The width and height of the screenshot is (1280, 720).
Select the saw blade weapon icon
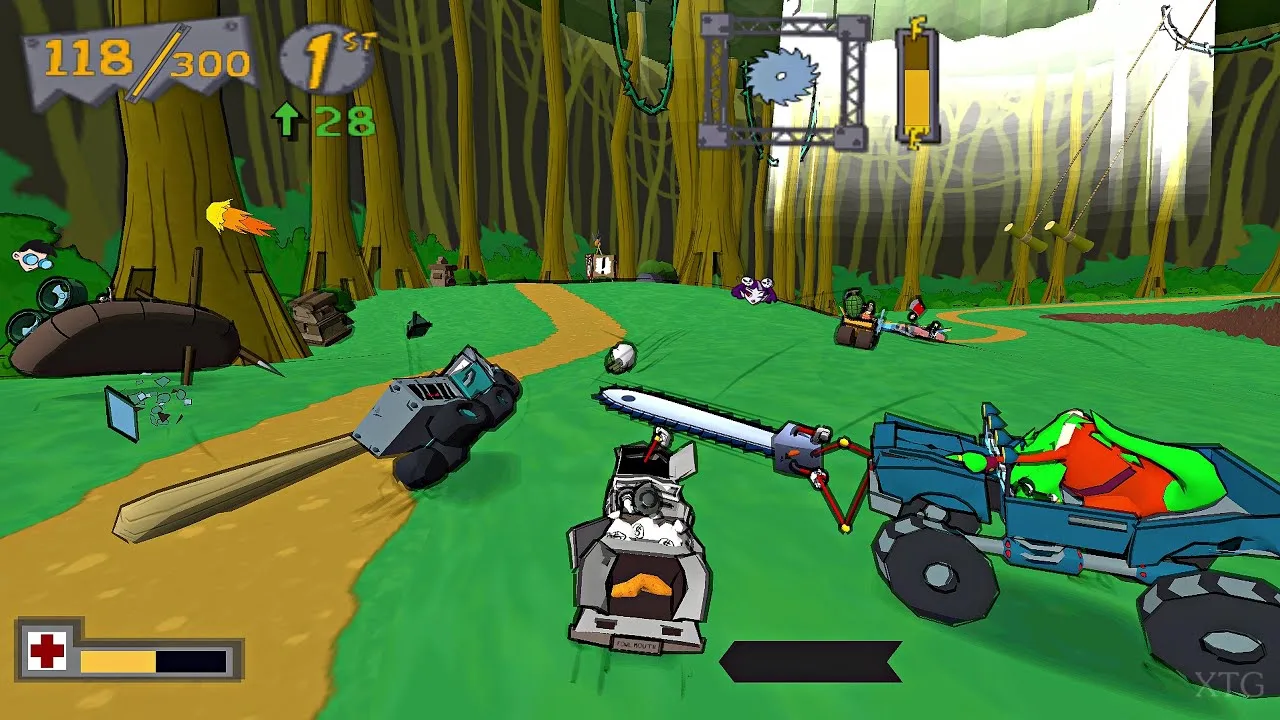pos(782,78)
